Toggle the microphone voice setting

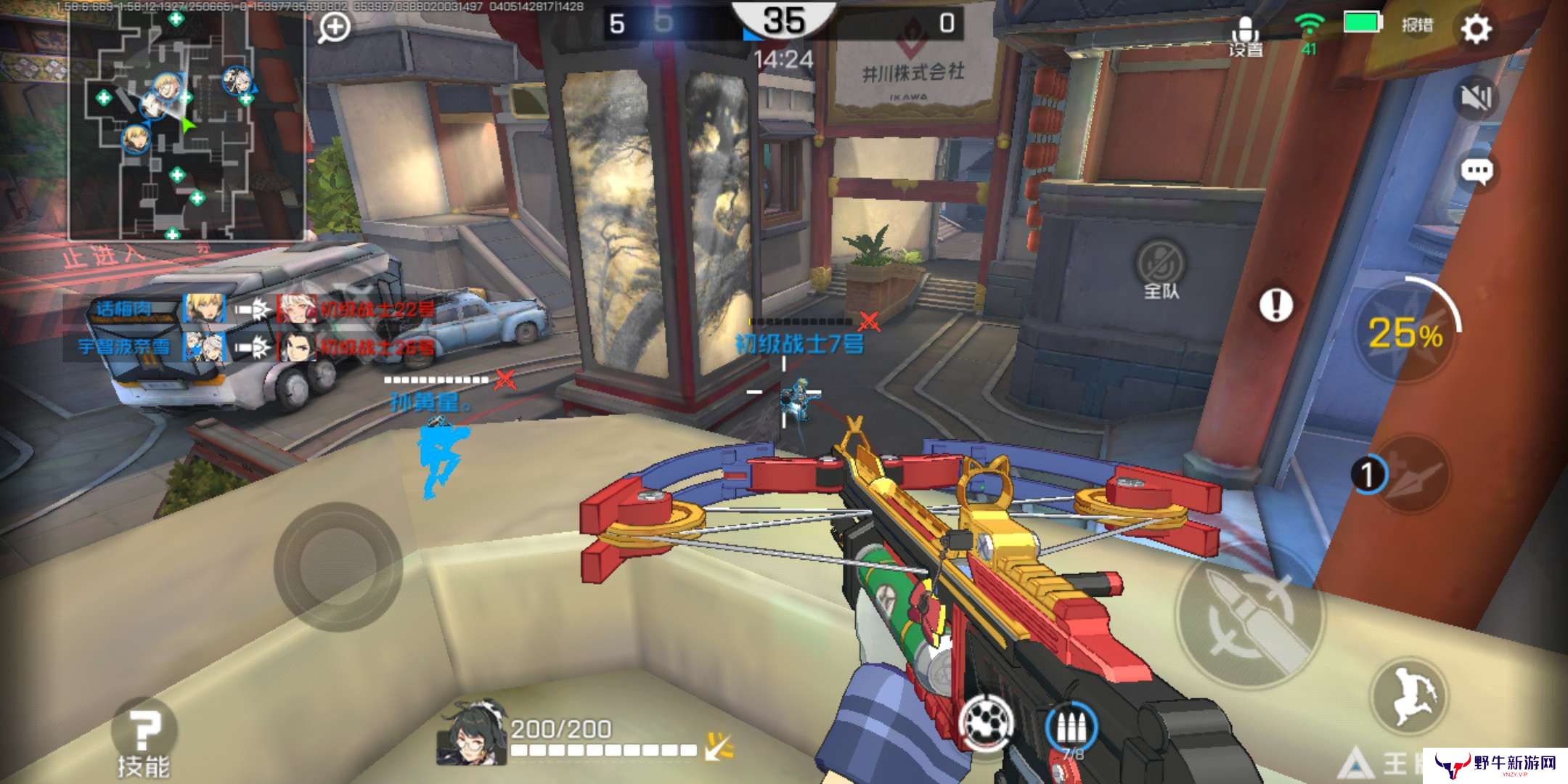1246,35
